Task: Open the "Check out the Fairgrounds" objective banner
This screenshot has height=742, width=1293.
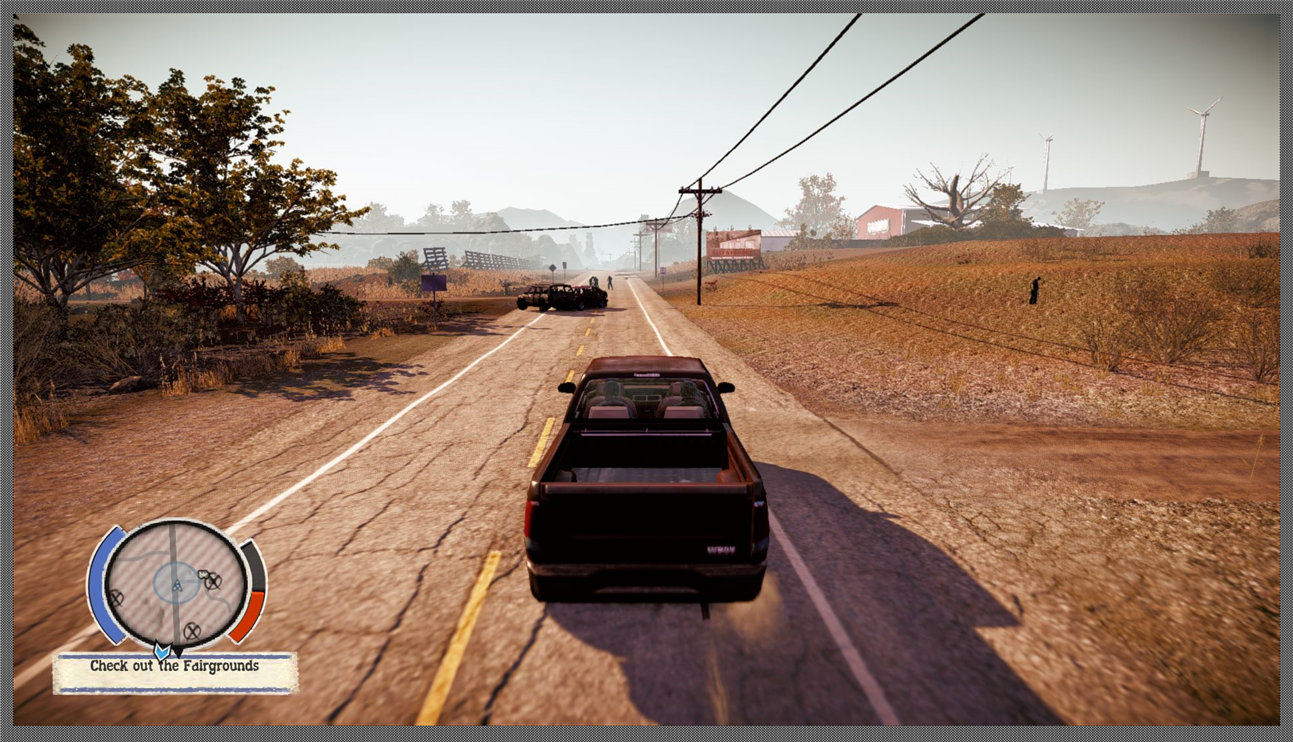Action: (175, 668)
